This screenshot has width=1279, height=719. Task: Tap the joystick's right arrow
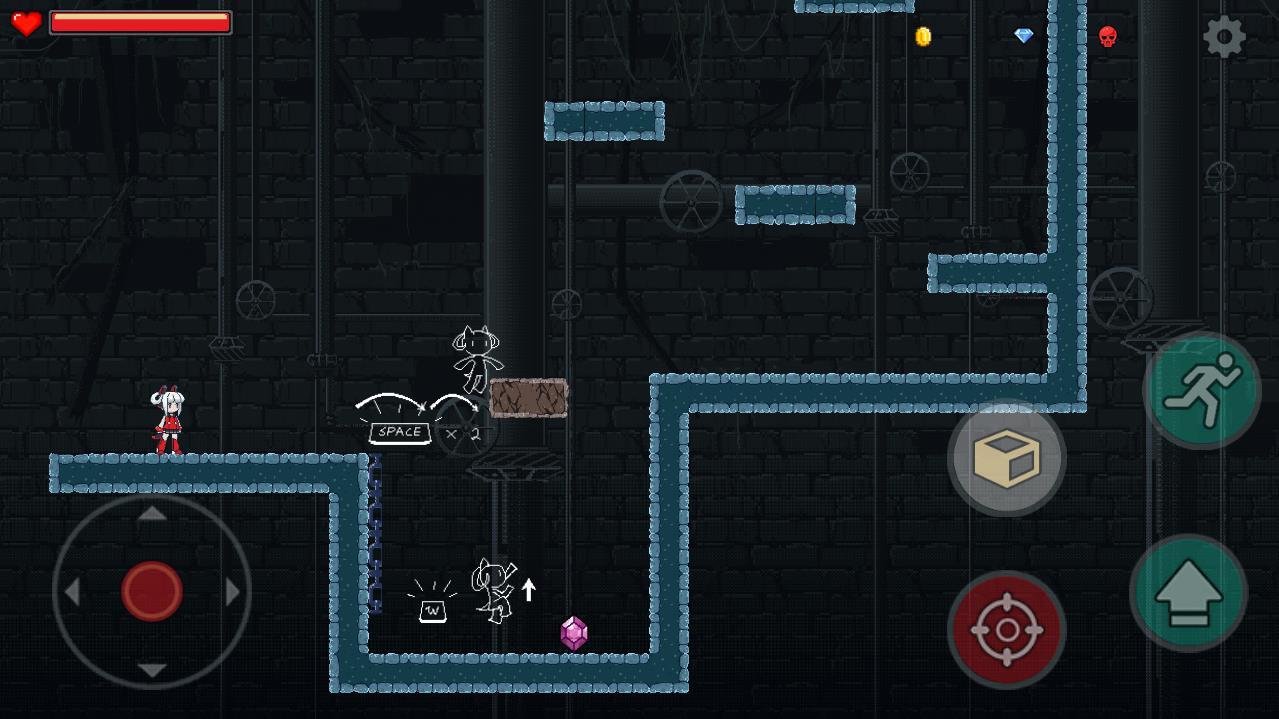pyautogui.click(x=233, y=592)
